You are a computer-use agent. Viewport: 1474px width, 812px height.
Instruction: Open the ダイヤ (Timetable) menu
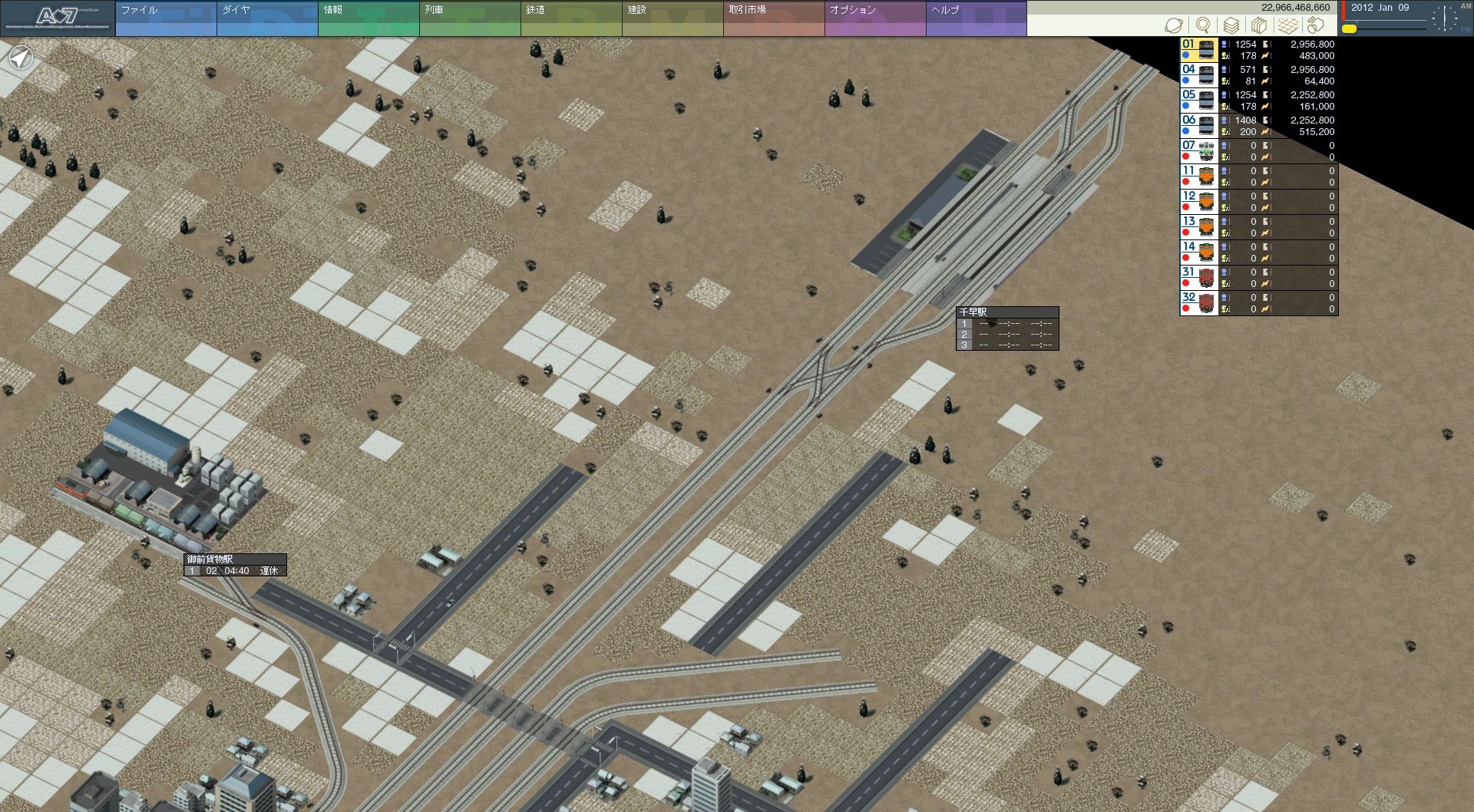(x=266, y=18)
